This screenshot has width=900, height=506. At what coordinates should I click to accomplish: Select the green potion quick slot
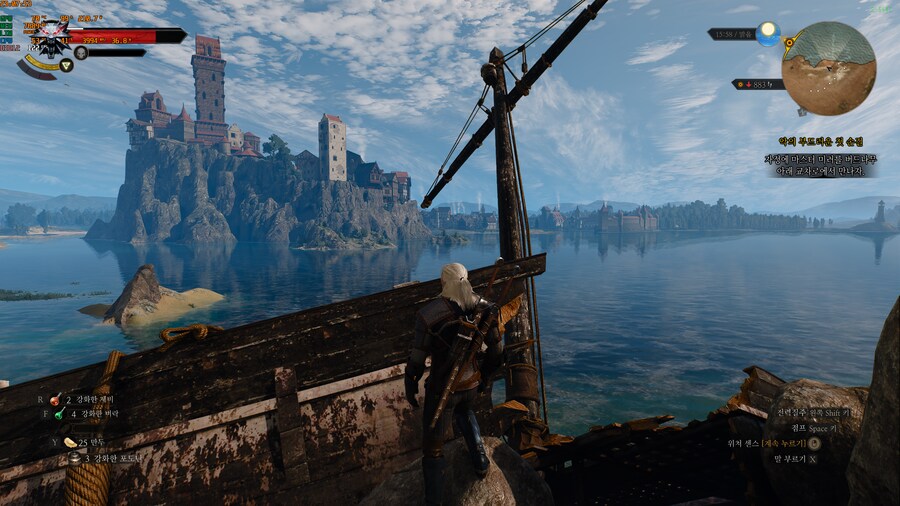point(59,414)
